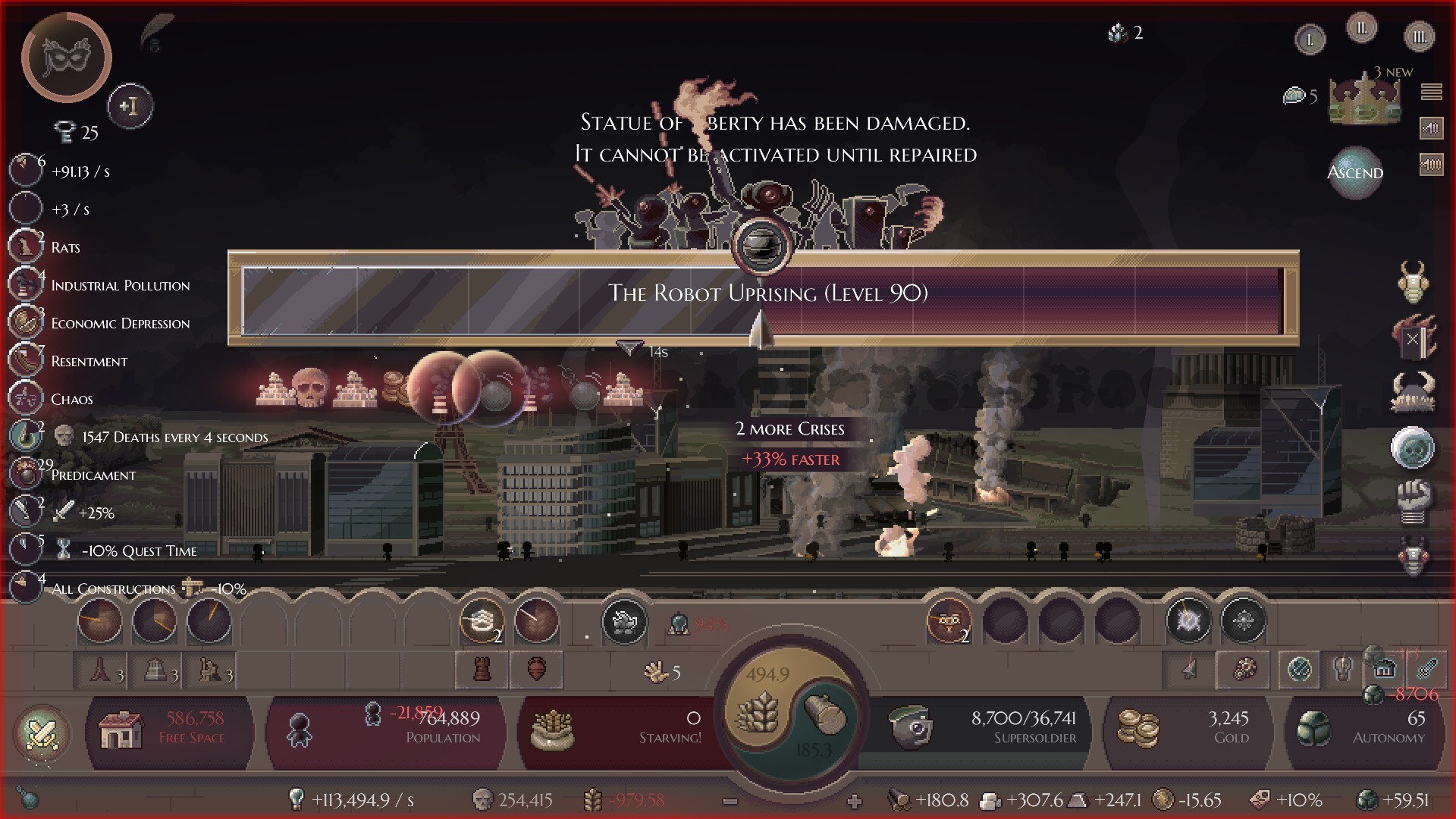Screen dimensions: 1456x819
Task: Select the speed II button
Action: click(x=1362, y=29)
